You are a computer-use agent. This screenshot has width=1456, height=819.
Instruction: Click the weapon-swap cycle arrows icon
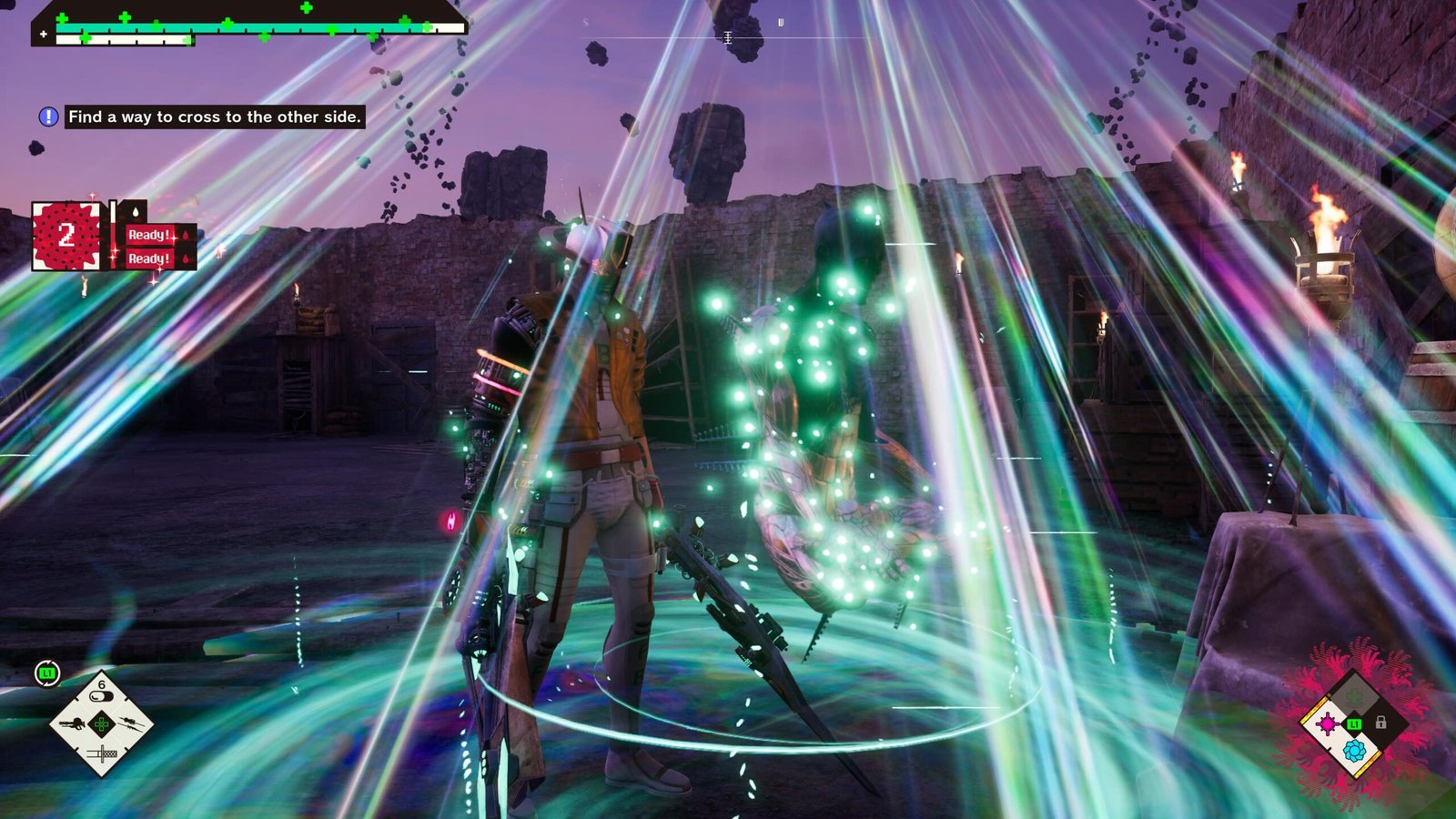point(46,673)
